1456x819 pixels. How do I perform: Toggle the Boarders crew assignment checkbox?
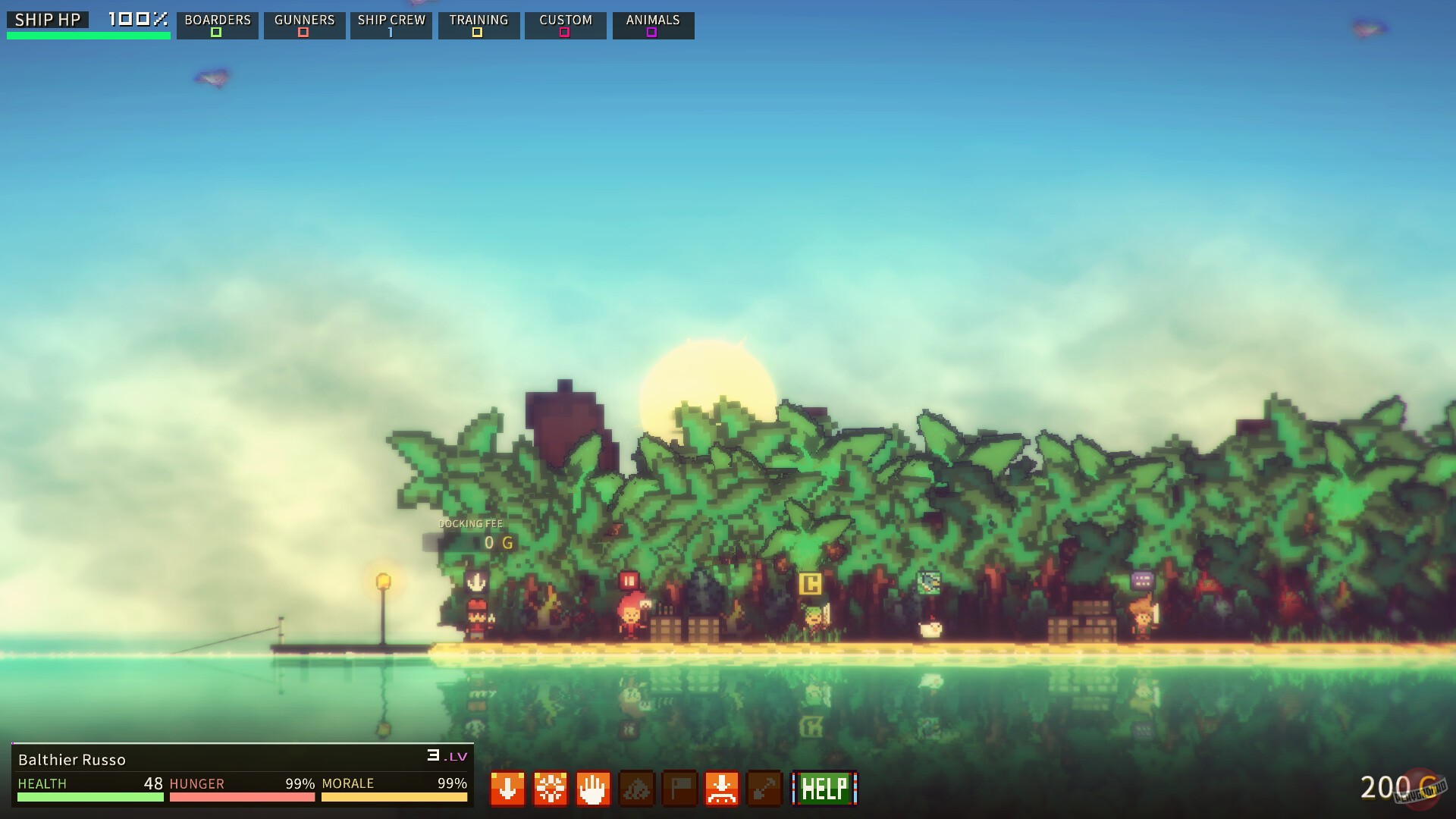tap(217, 33)
